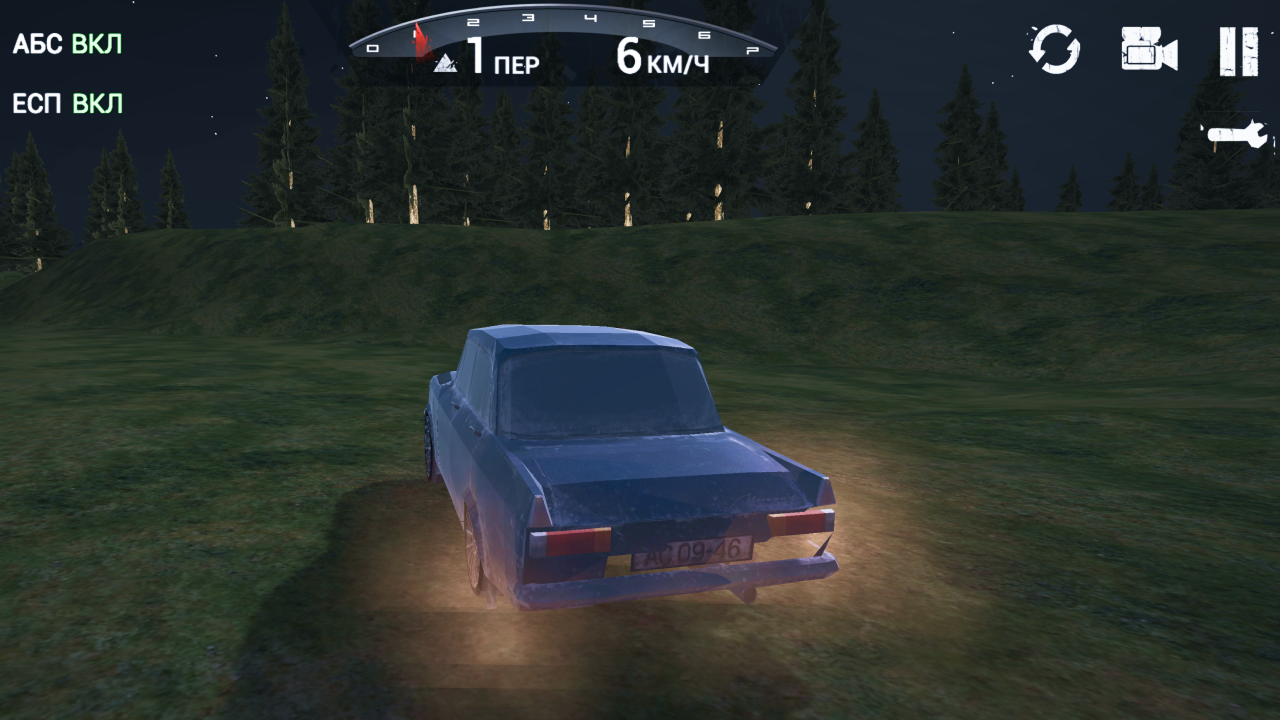
Task: Click the tachometer gauge arc
Action: 570,18
